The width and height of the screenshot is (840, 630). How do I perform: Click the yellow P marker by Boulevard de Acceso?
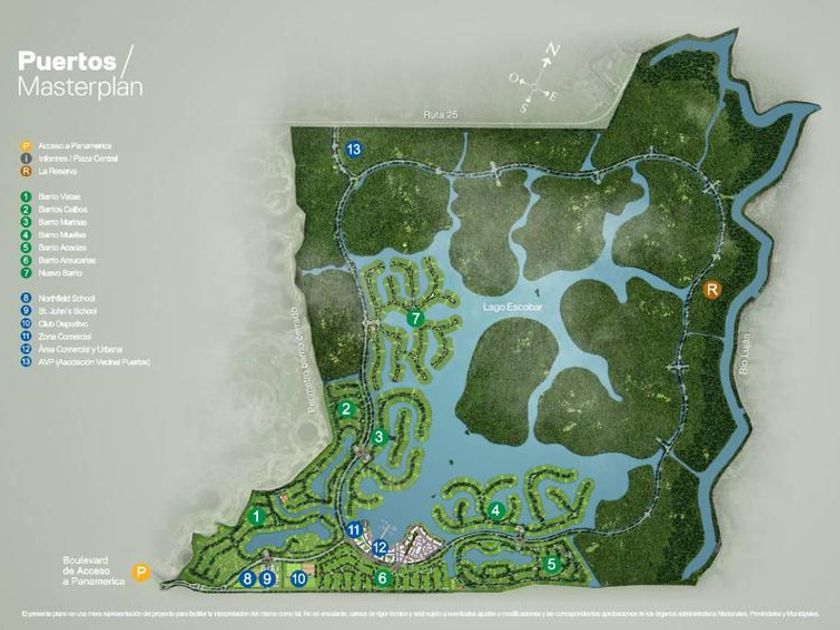click(x=142, y=573)
